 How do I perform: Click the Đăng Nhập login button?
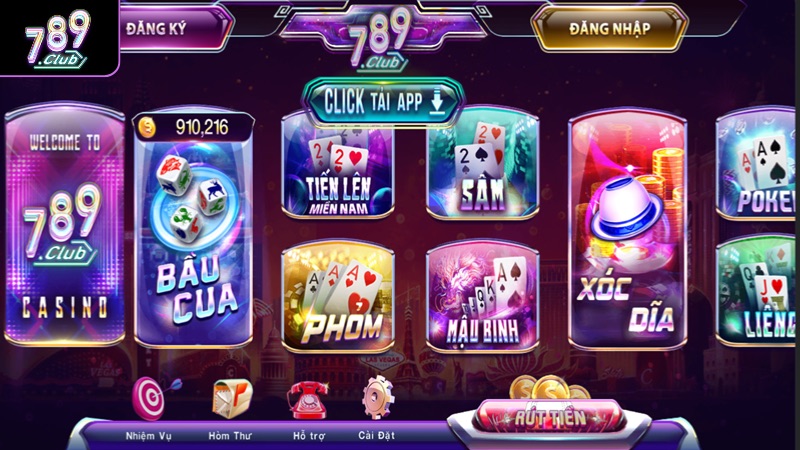click(610, 29)
